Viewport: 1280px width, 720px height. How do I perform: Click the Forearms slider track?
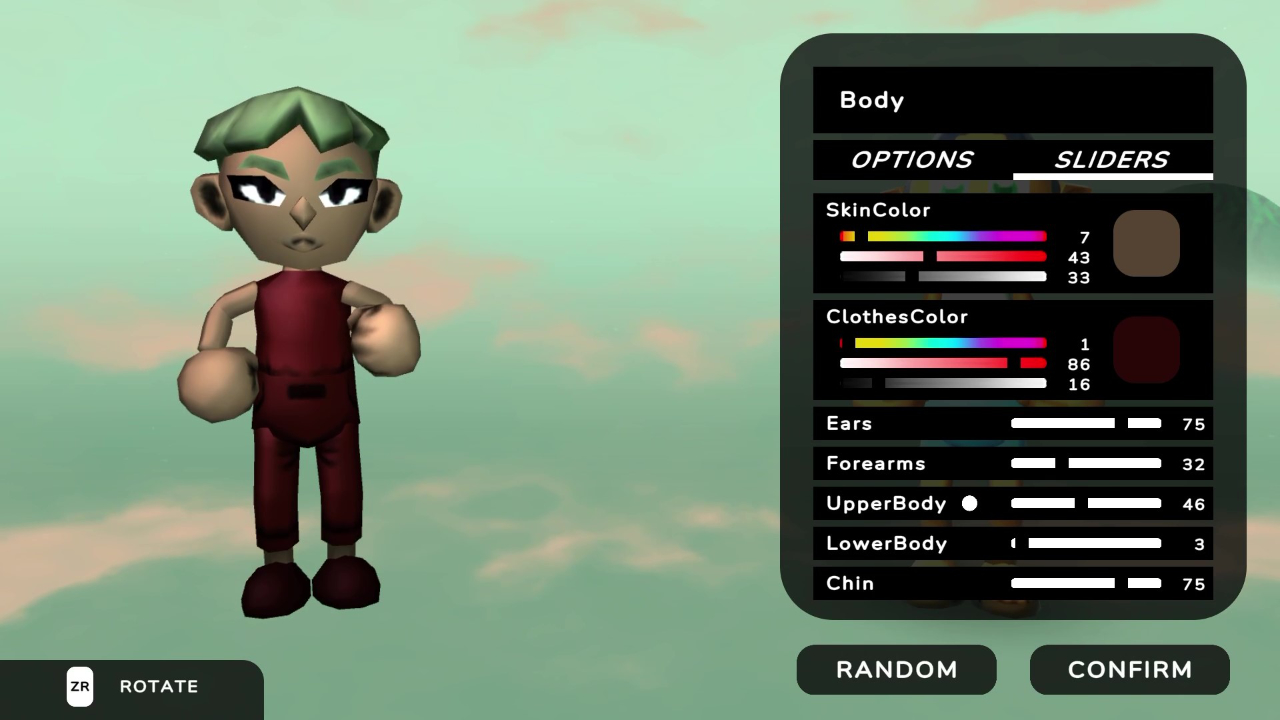(1085, 463)
